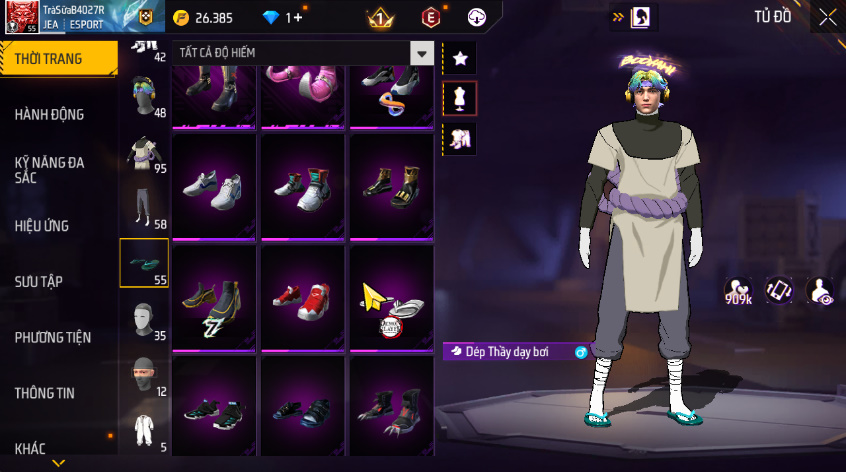The width and height of the screenshot is (846, 472).
Task: Show favorites with the star filter button
Action: (460, 58)
